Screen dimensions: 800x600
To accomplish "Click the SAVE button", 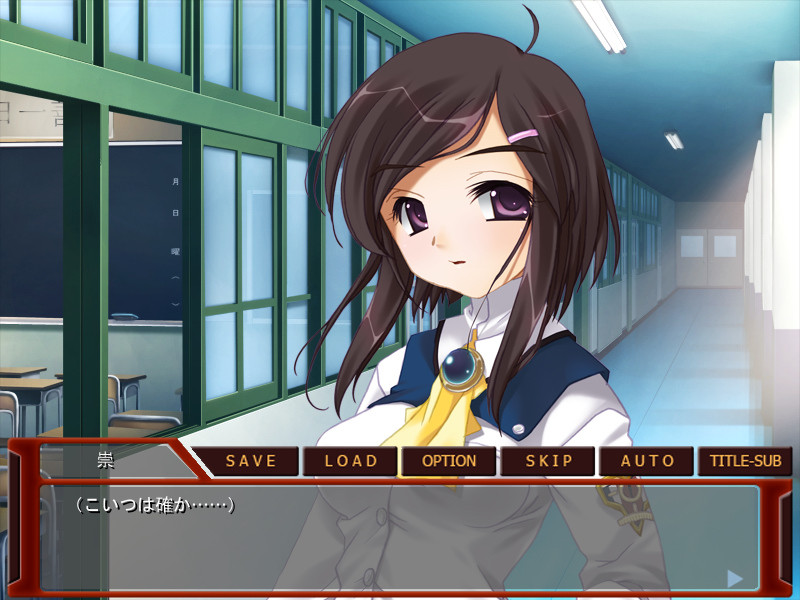I will coord(250,461).
